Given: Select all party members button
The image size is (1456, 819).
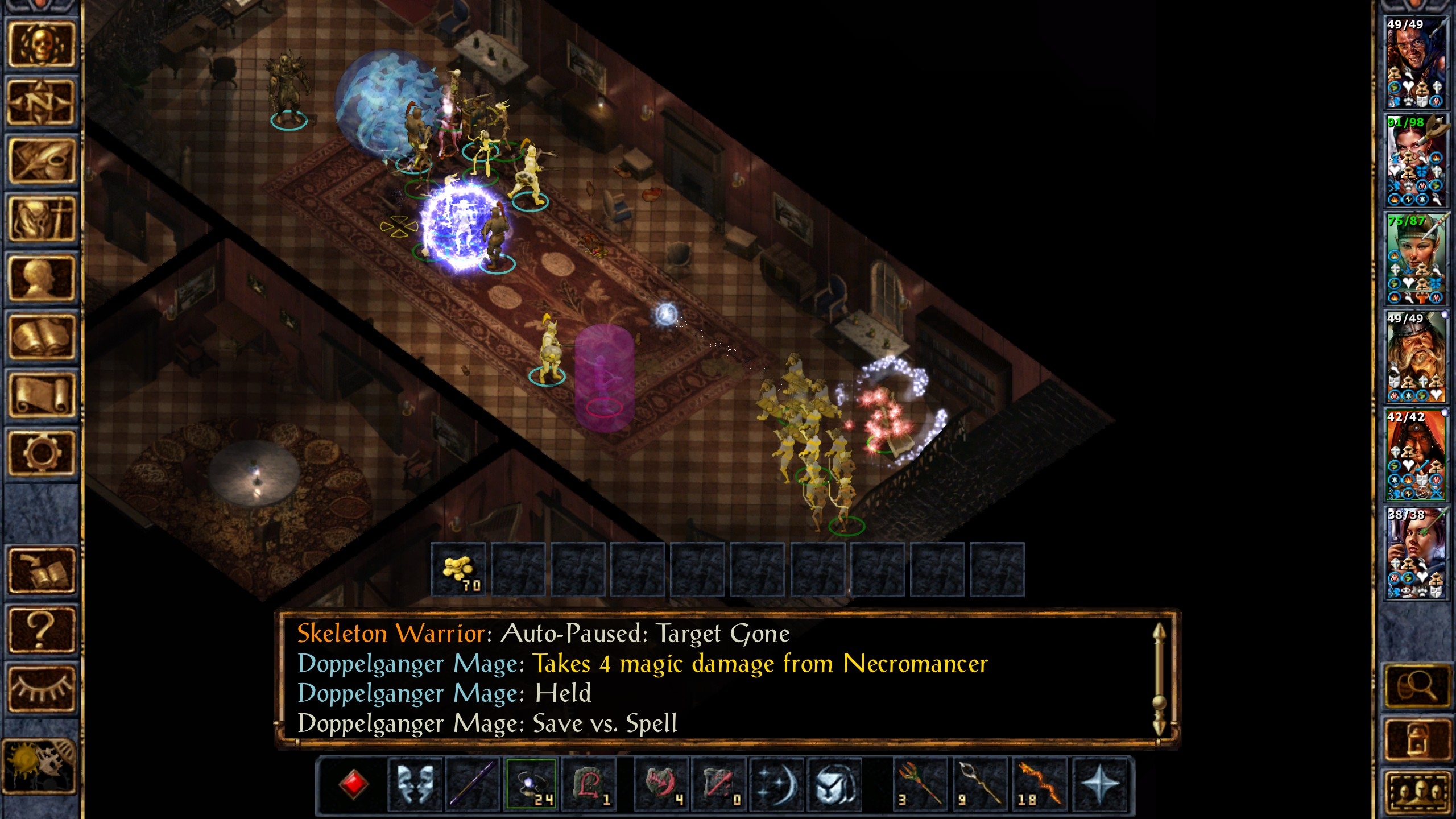Looking at the screenshot, I should point(1416,791).
